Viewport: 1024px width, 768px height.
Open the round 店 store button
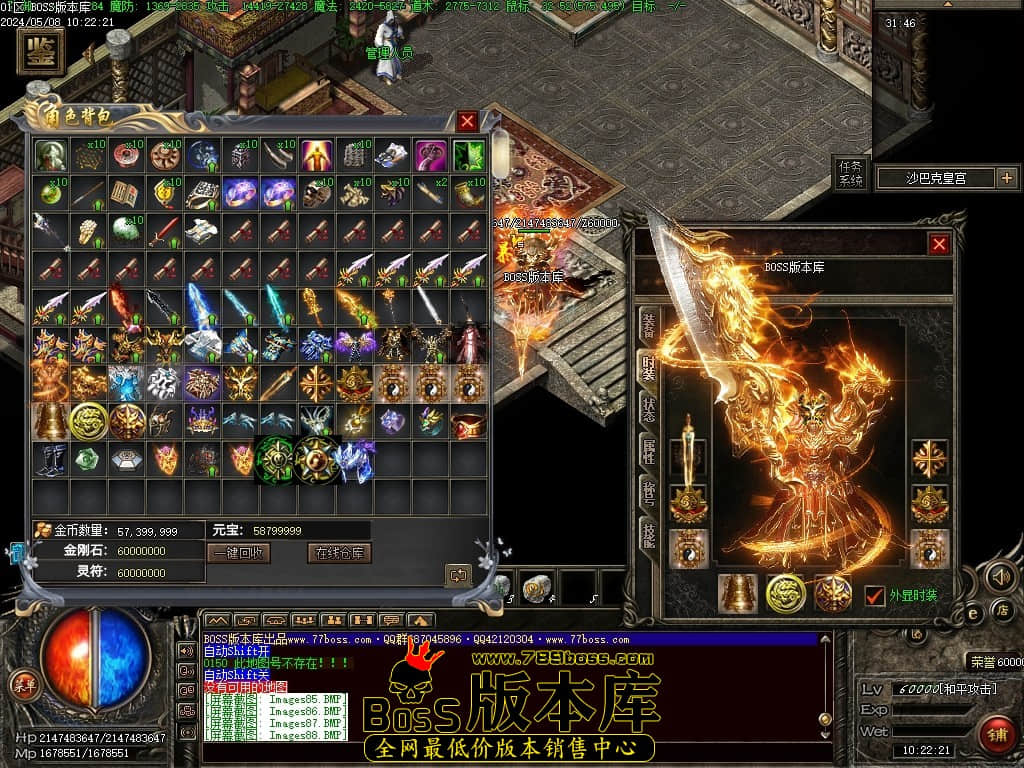[x=1003, y=609]
